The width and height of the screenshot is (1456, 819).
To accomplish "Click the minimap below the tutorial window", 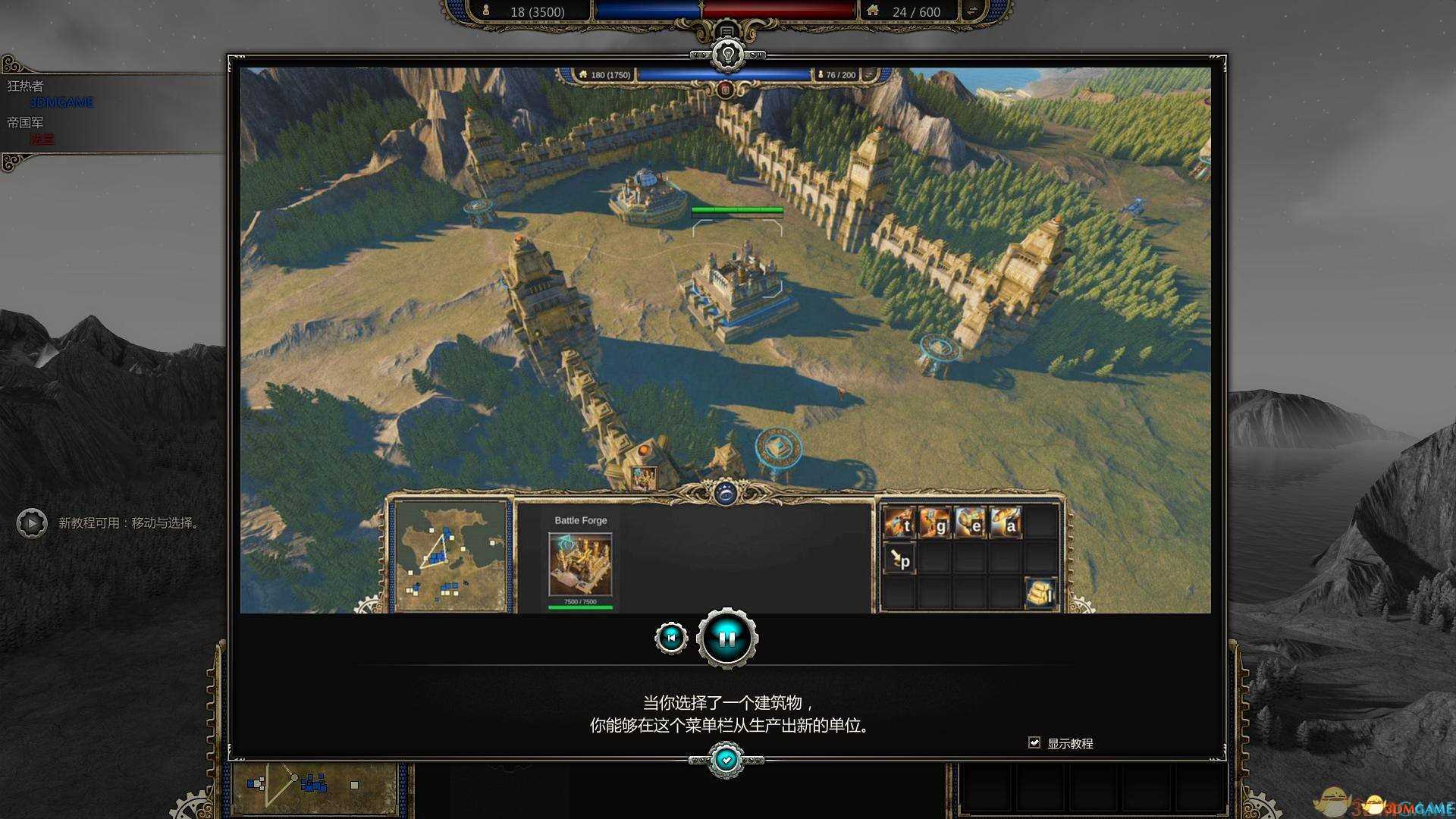I will pos(315,787).
